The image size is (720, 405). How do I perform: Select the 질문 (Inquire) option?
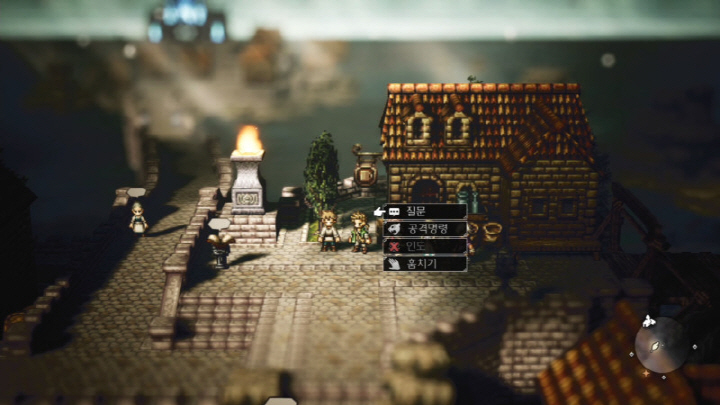(x=424, y=212)
